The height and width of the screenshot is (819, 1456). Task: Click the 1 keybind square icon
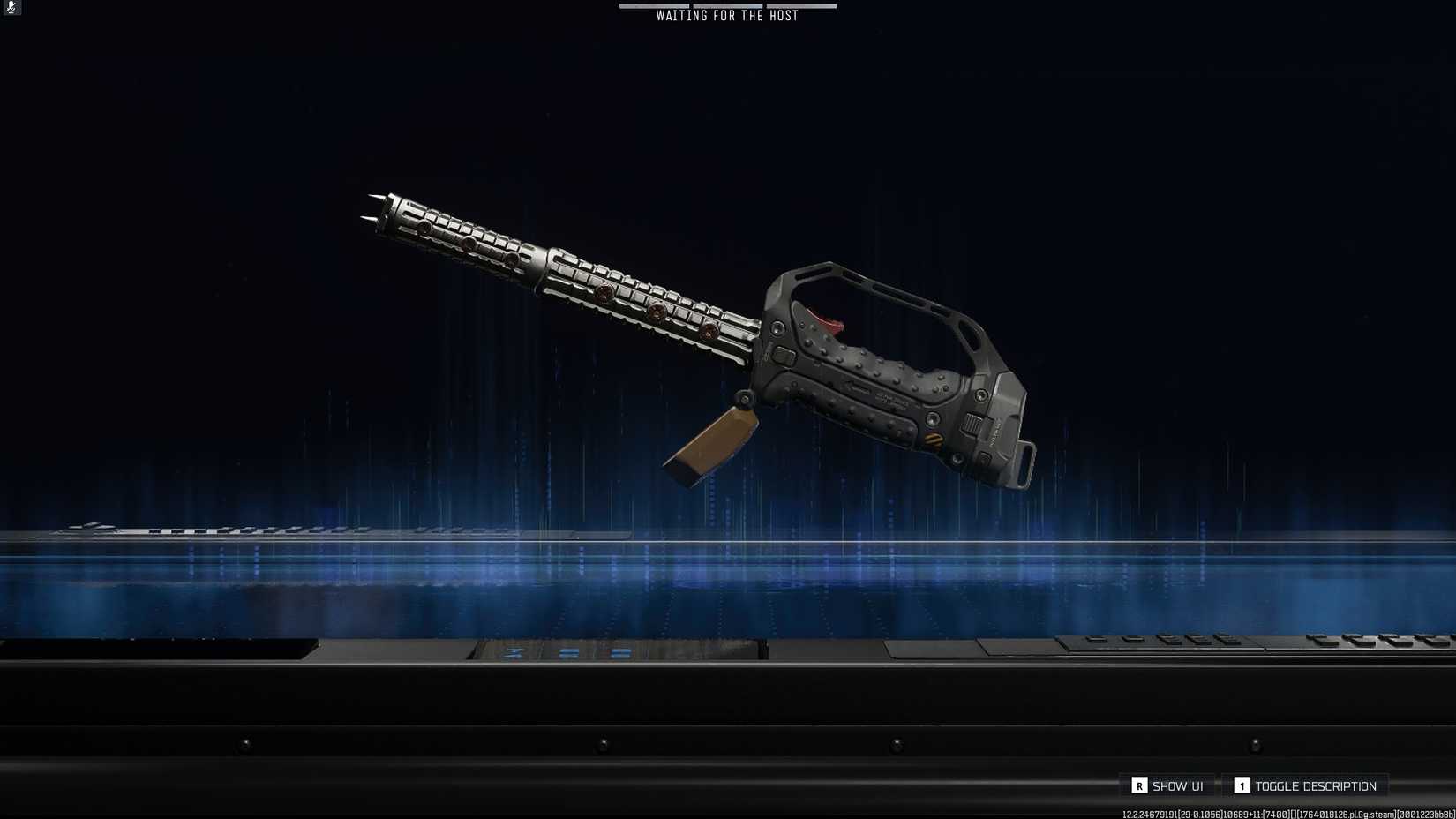click(x=1240, y=785)
